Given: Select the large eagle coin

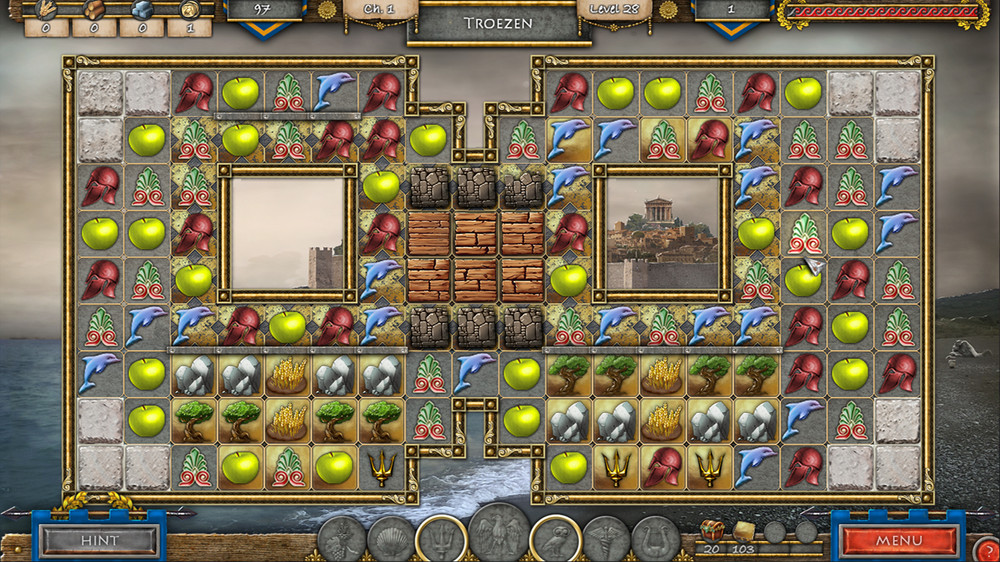Looking at the screenshot, I should click(498, 532).
